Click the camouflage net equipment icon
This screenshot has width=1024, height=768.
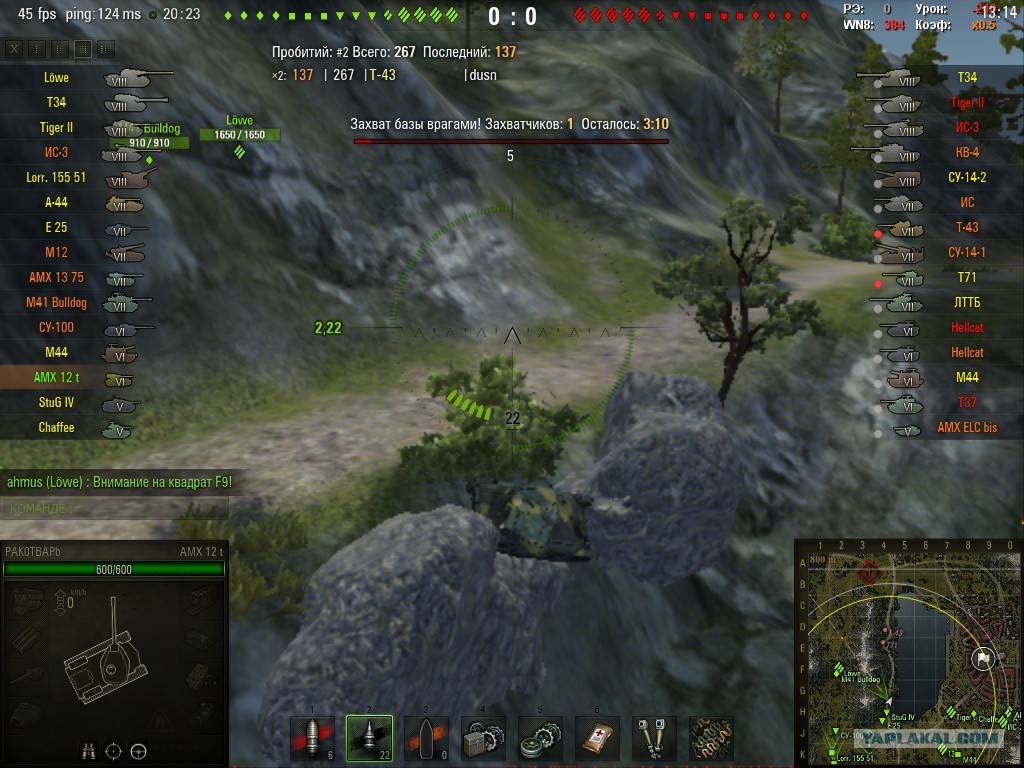(711, 739)
